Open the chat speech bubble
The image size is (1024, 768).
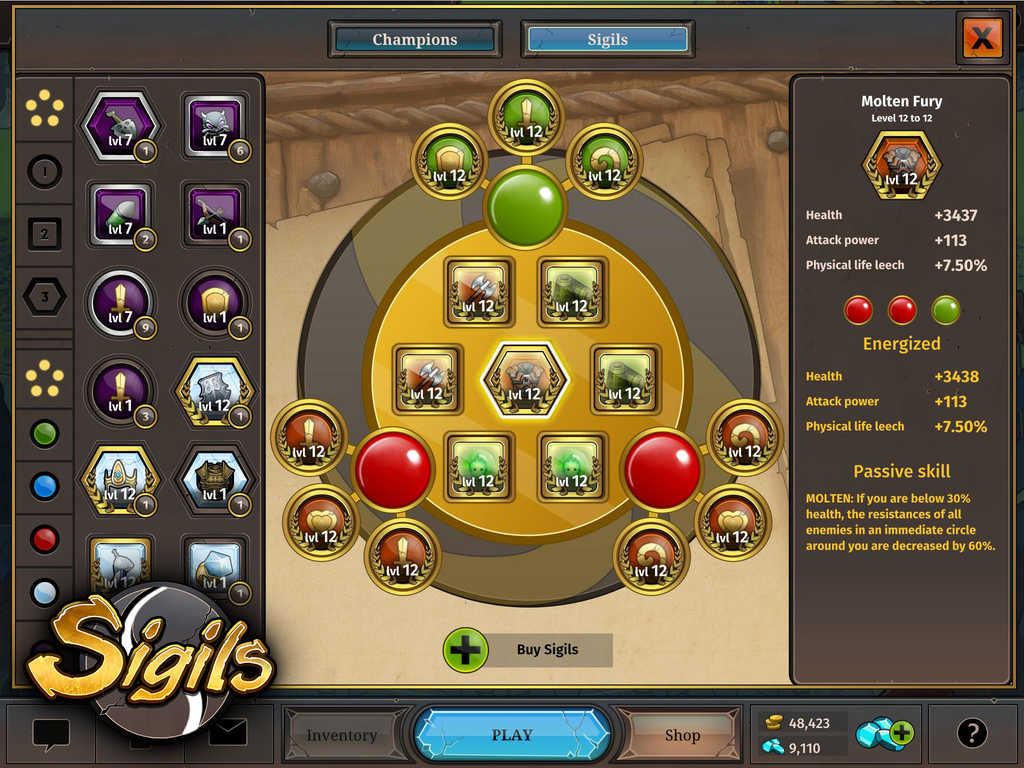[51, 735]
